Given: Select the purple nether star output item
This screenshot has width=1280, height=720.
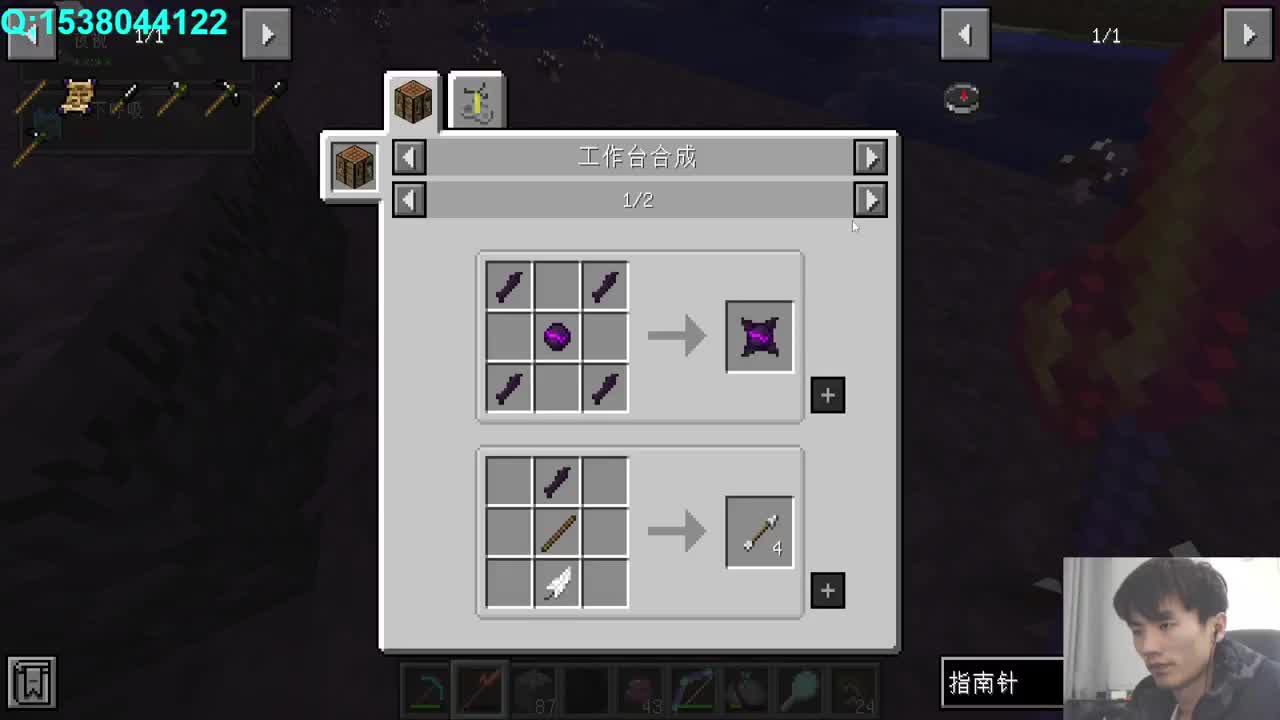Looking at the screenshot, I should [x=759, y=335].
